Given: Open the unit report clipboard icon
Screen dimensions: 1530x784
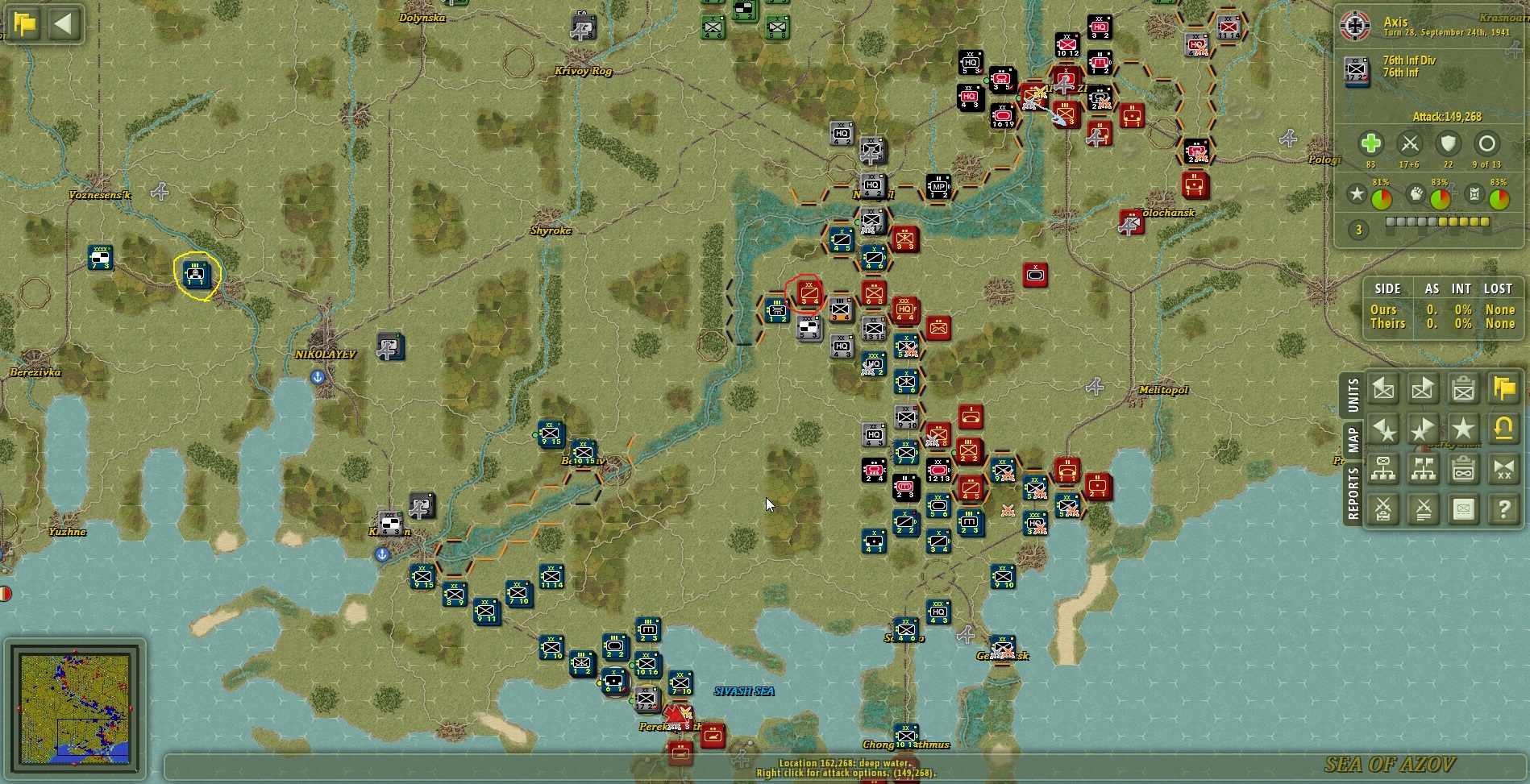Looking at the screenshot, I should click(1463, 389).
